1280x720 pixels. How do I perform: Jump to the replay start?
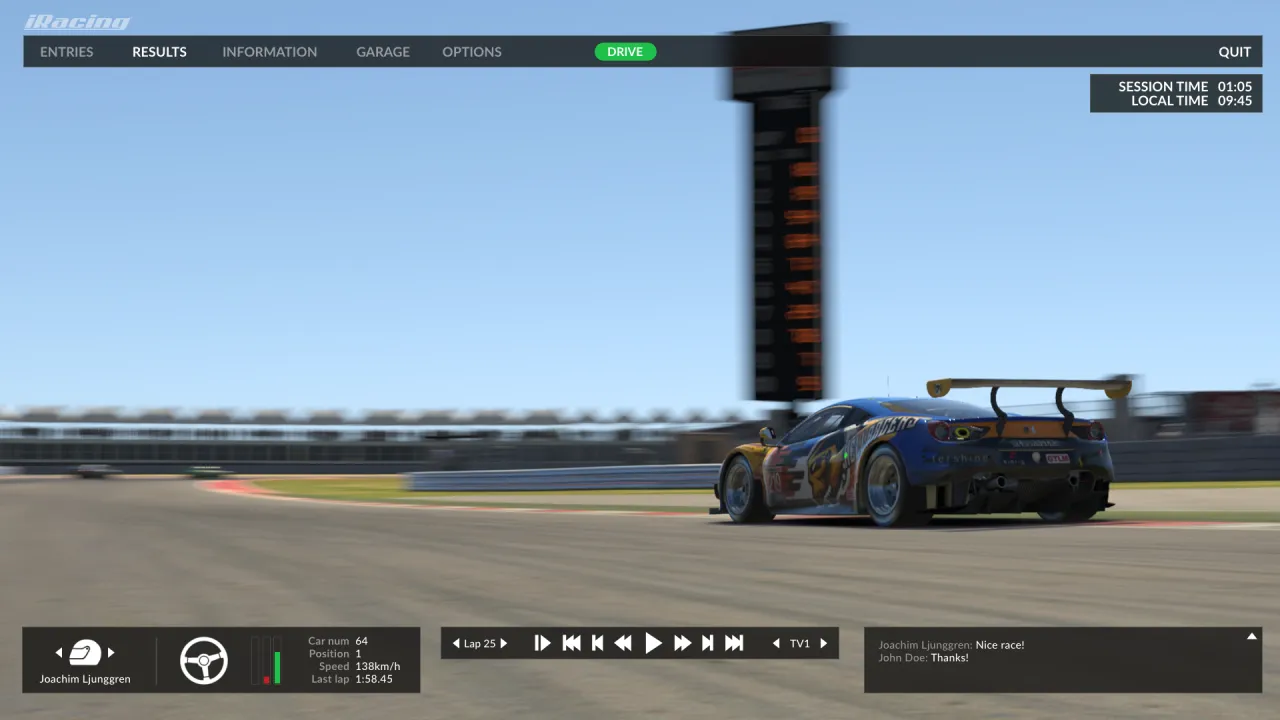pos(571,643)
